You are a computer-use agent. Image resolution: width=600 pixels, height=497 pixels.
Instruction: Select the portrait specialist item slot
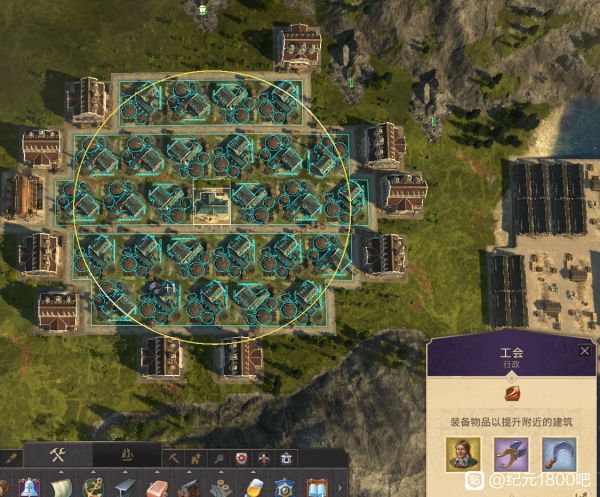coord(463,456)
